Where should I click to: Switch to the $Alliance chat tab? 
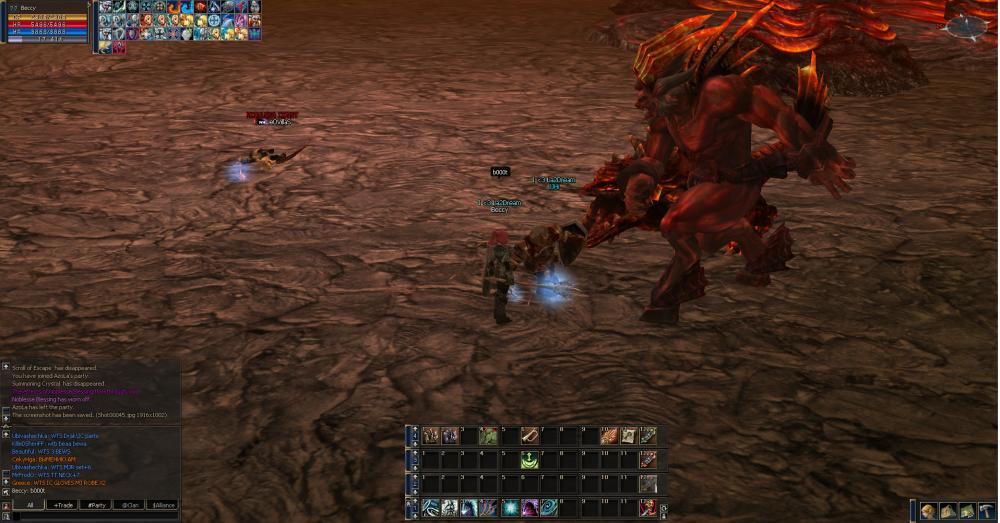pyautogui.click(x=164, y=505)
